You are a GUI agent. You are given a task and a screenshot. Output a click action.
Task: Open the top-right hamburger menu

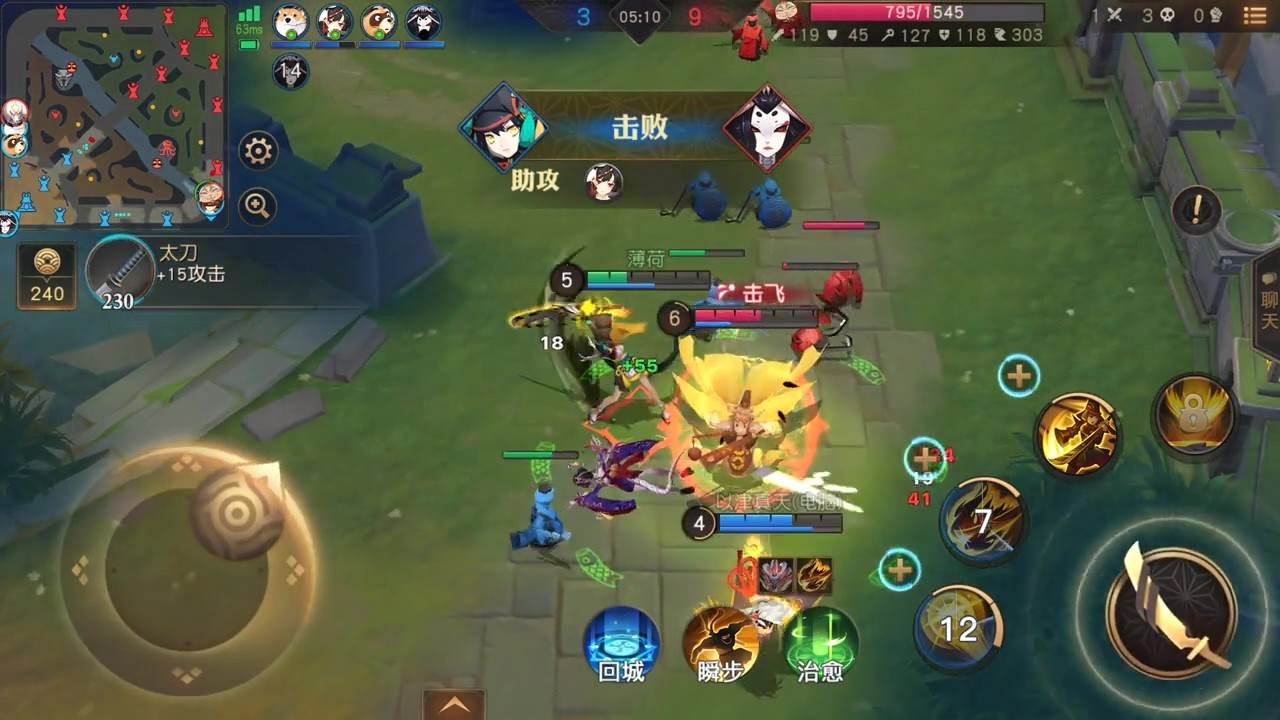(1255, 16)
